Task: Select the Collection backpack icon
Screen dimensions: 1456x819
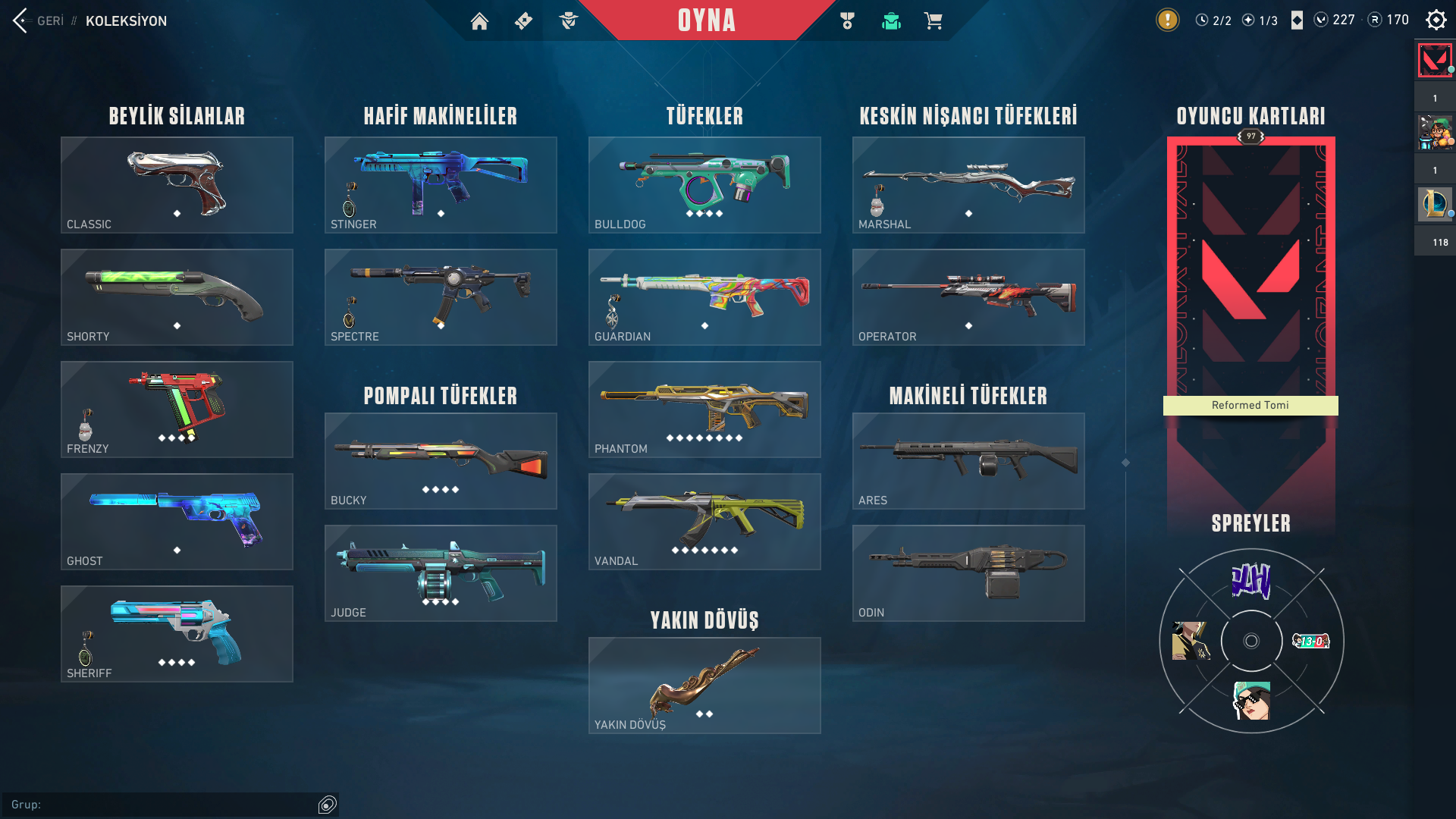Action: point(890,20)
